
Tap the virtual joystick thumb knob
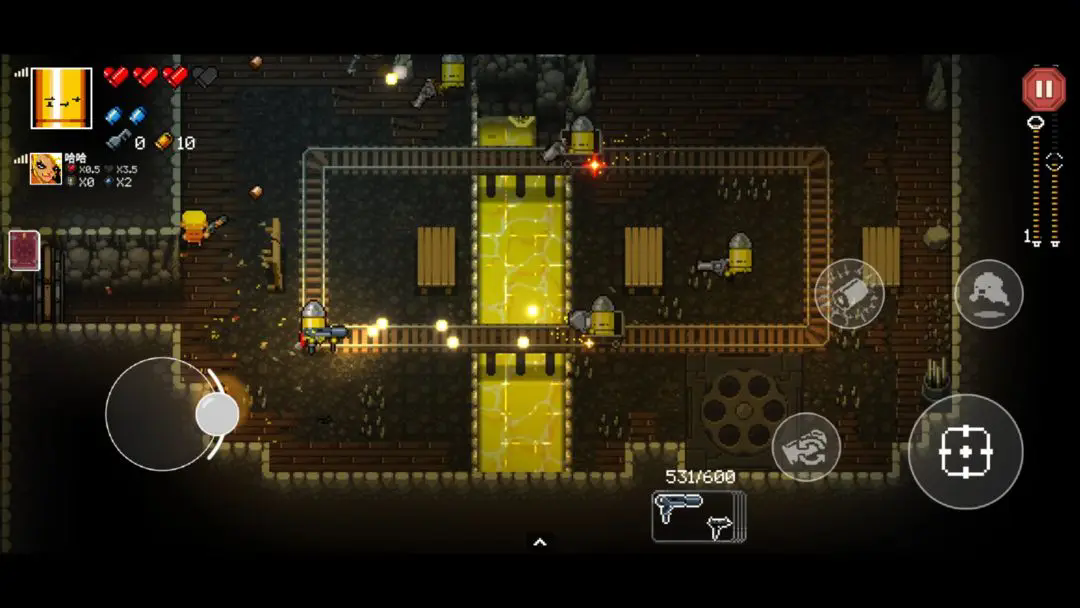coord(217,413)
